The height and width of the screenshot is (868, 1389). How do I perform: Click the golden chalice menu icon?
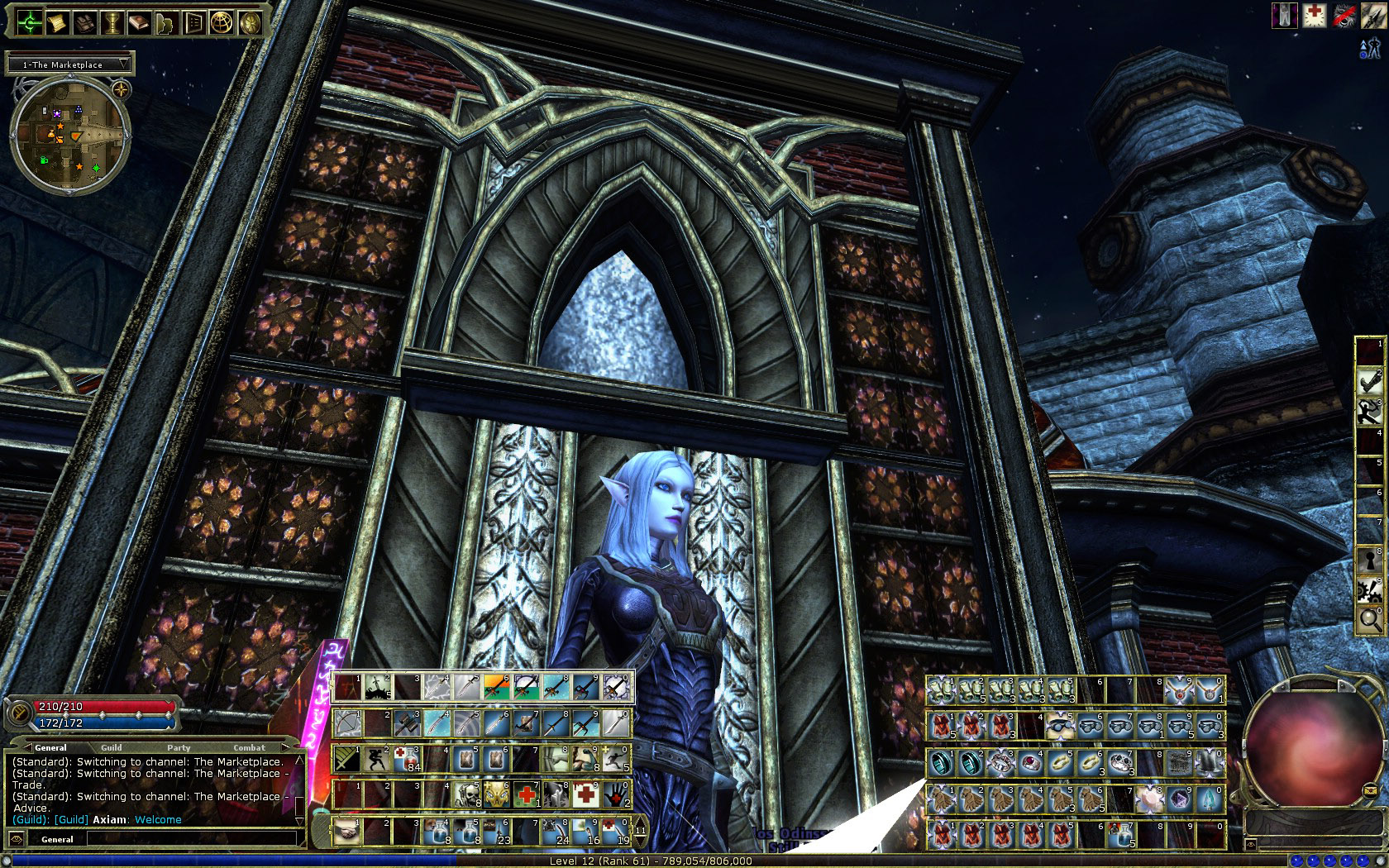(x=112, y=22)
